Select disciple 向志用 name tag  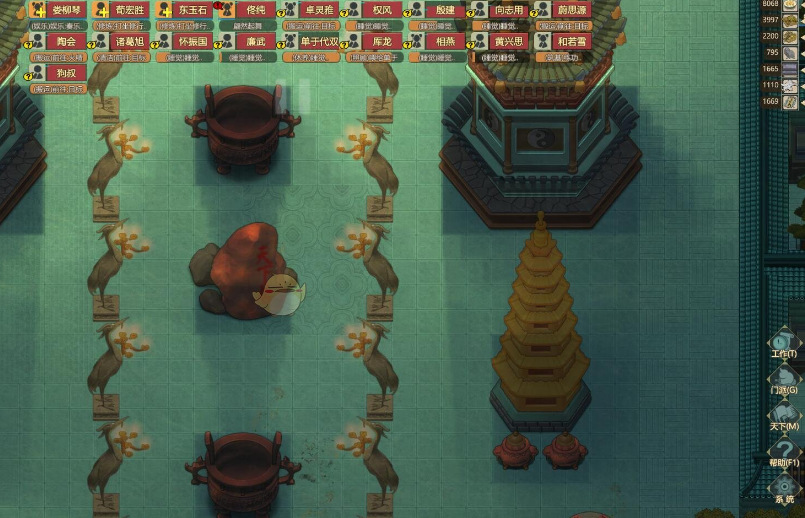coord(509,10)
